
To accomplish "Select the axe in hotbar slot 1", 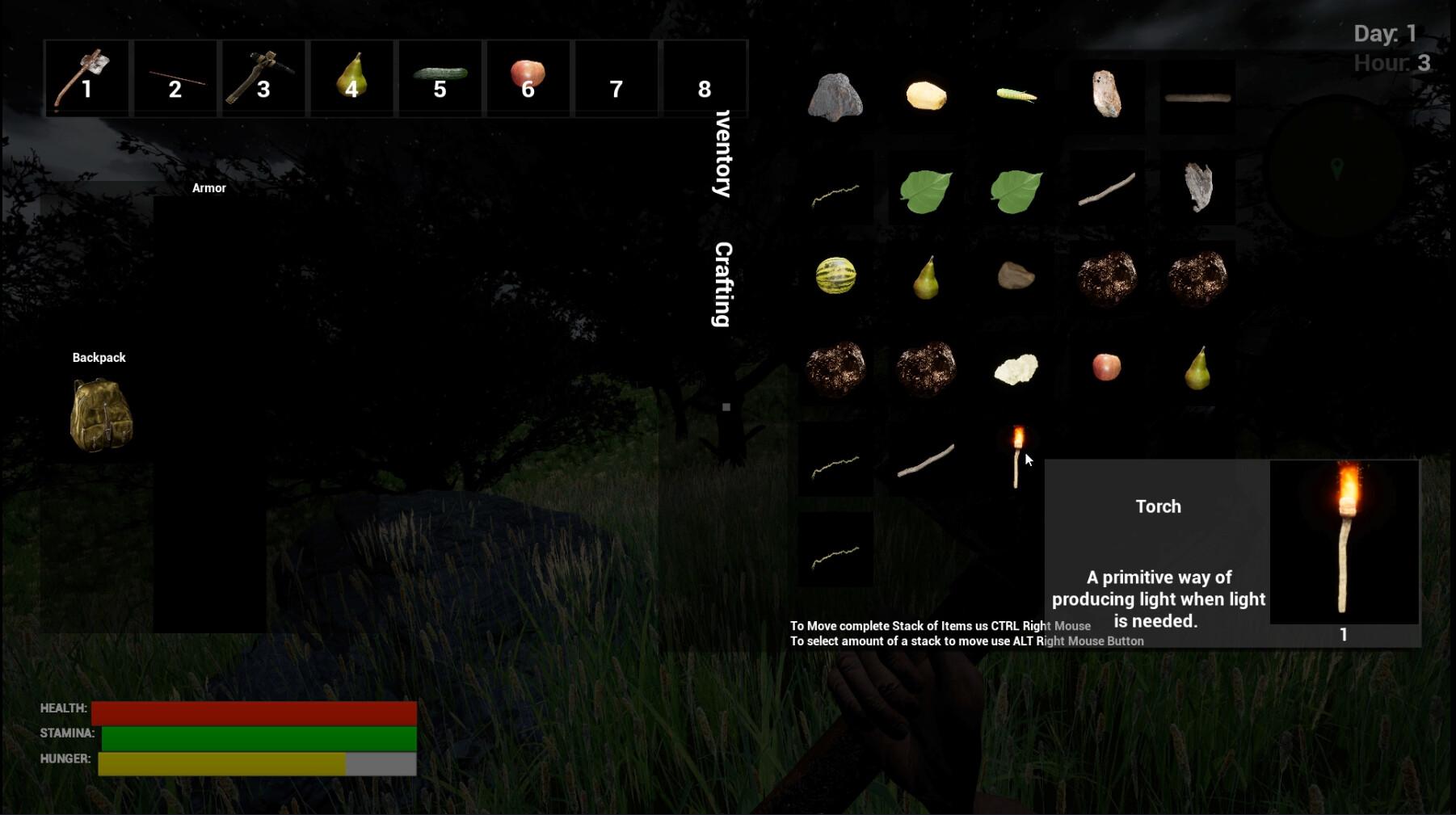I will tap(86, 78).
